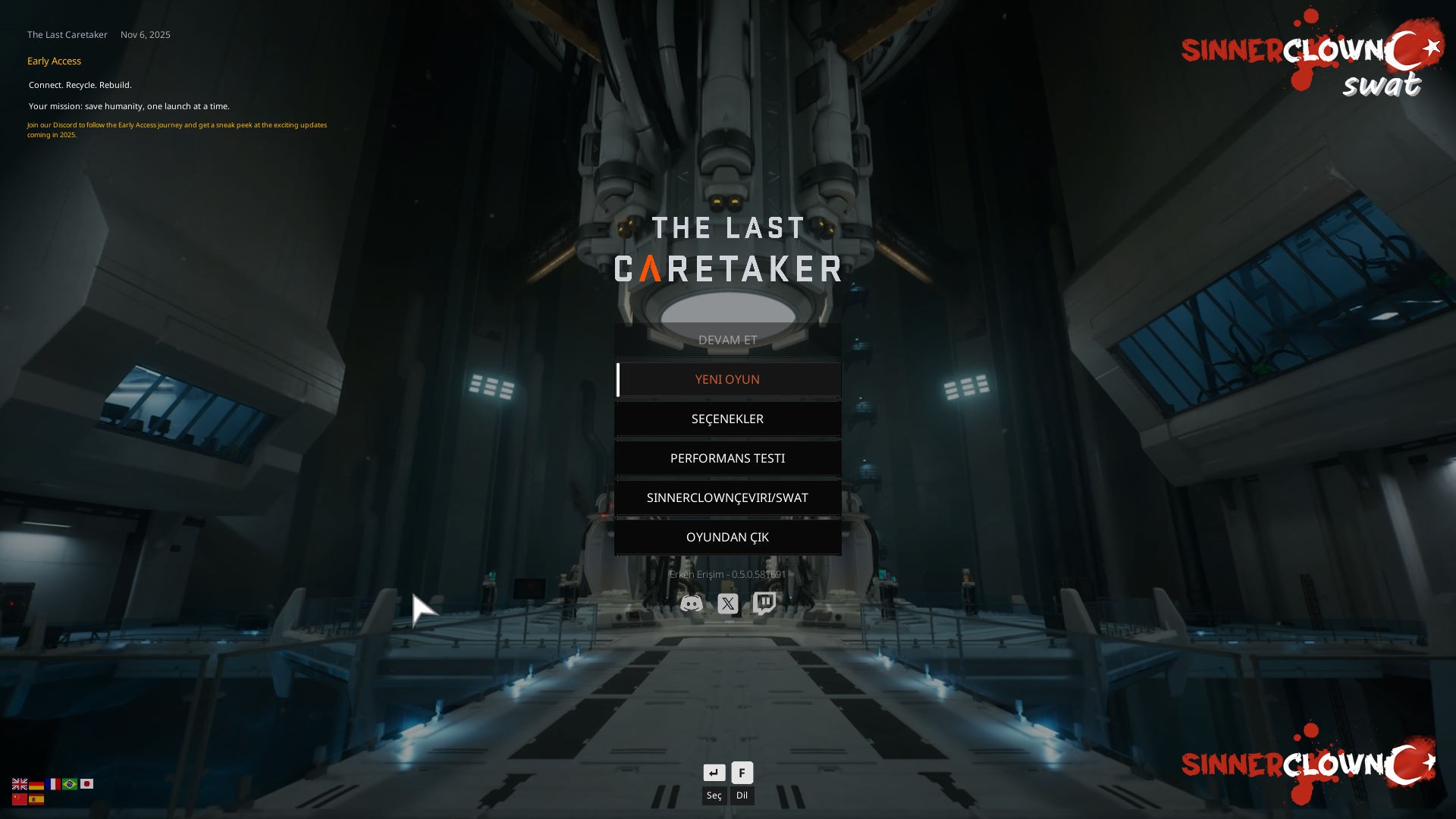
Task: Select the German language flag
Action: click(x=36, y=784)
